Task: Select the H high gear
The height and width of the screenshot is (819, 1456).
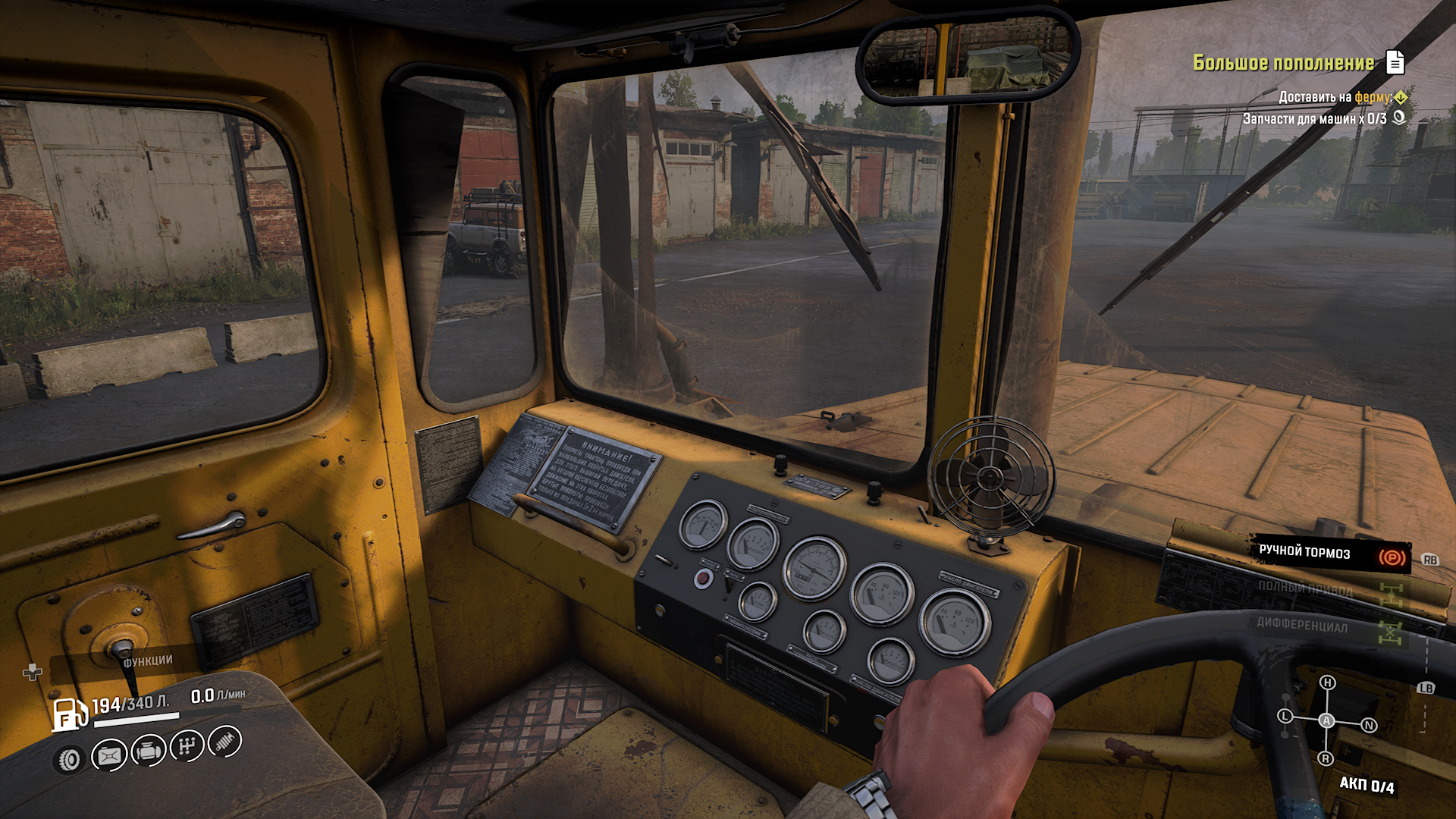Action: point(1327,682)
